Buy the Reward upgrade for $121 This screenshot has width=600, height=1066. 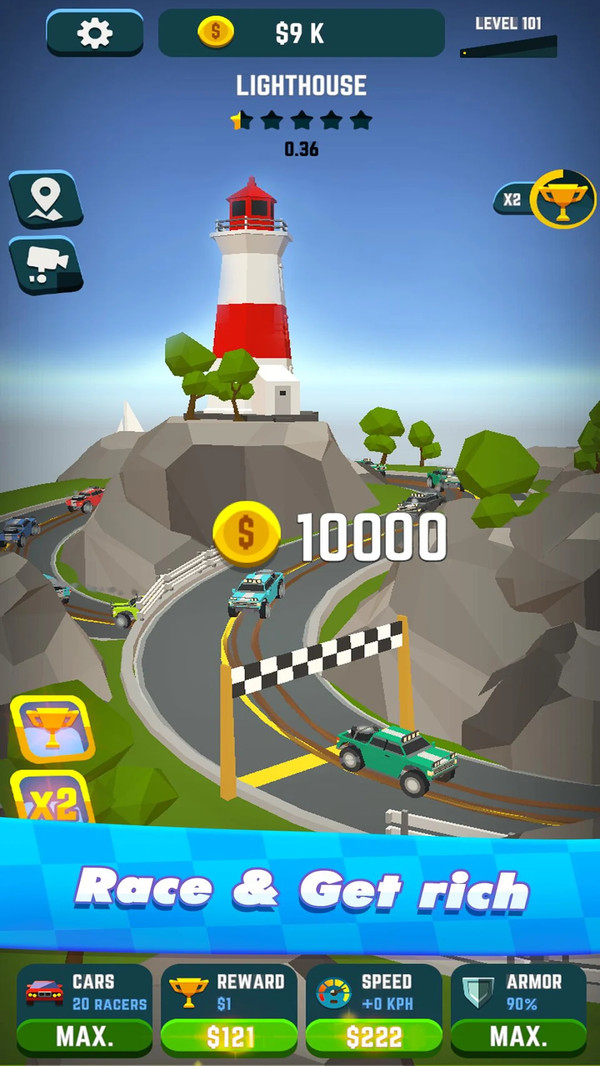coord(229,1036)
